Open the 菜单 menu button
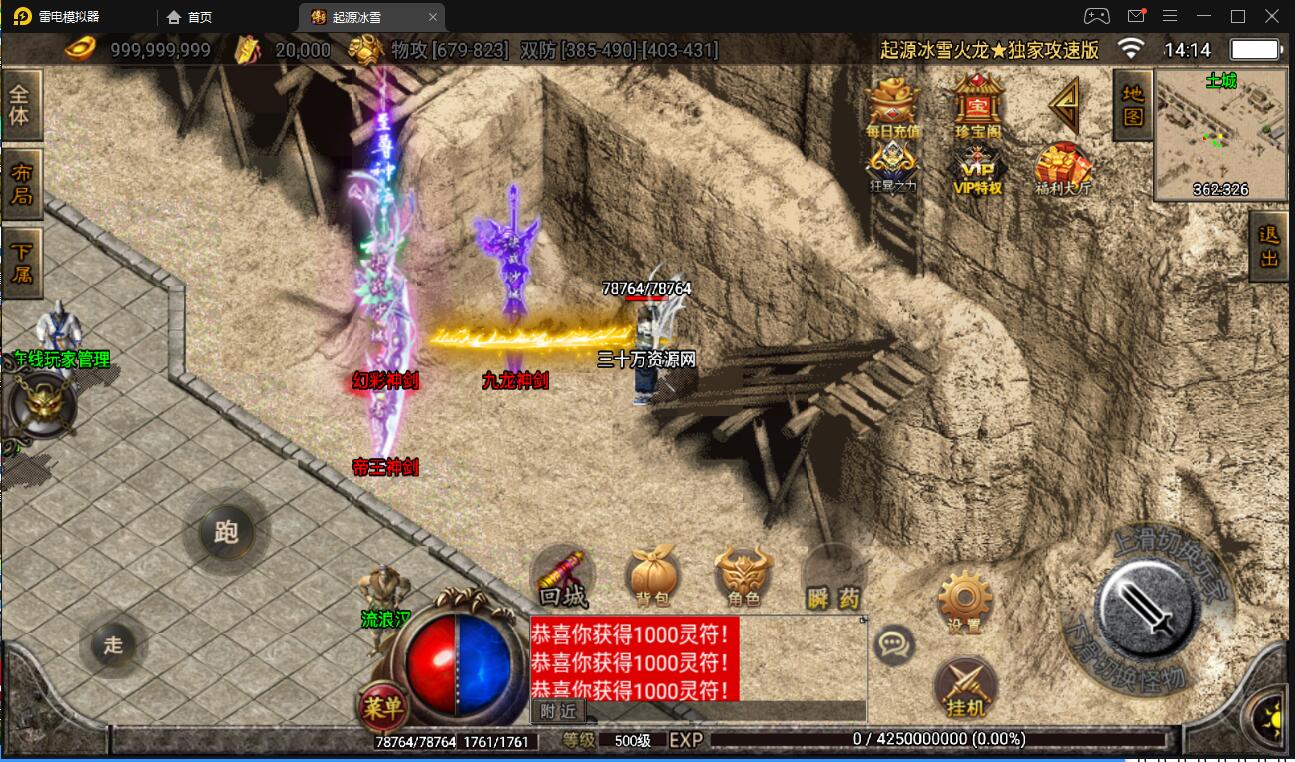 point(383,708)
